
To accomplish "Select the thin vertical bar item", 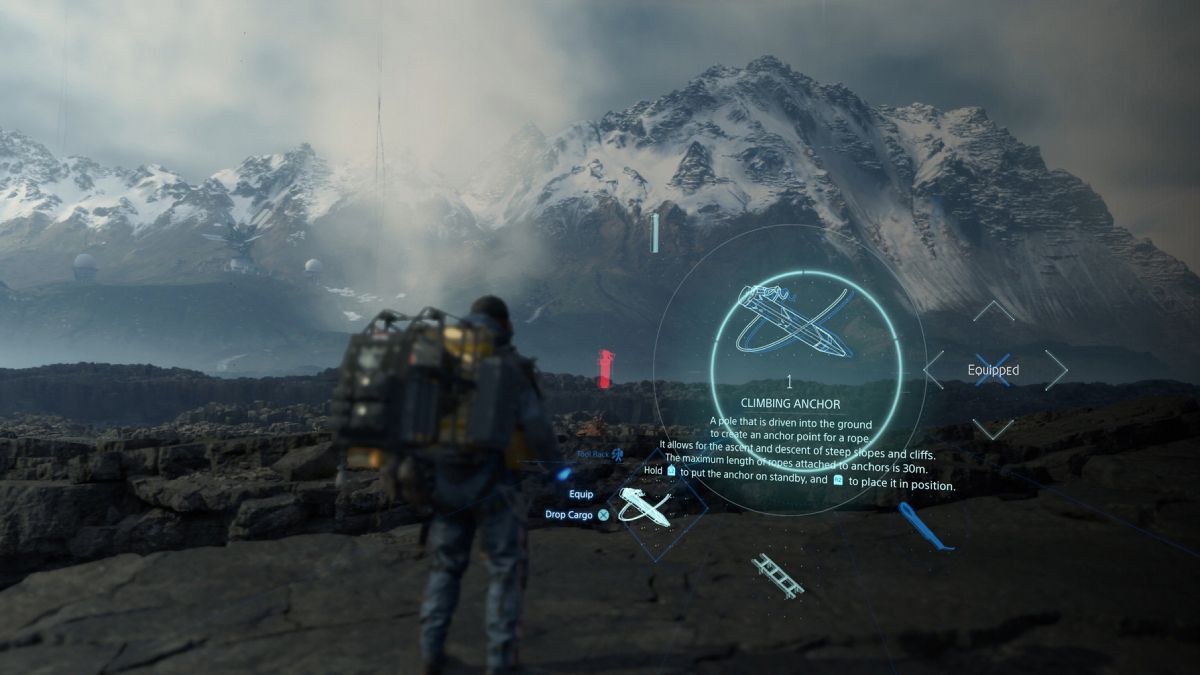I will pos(655,233).
